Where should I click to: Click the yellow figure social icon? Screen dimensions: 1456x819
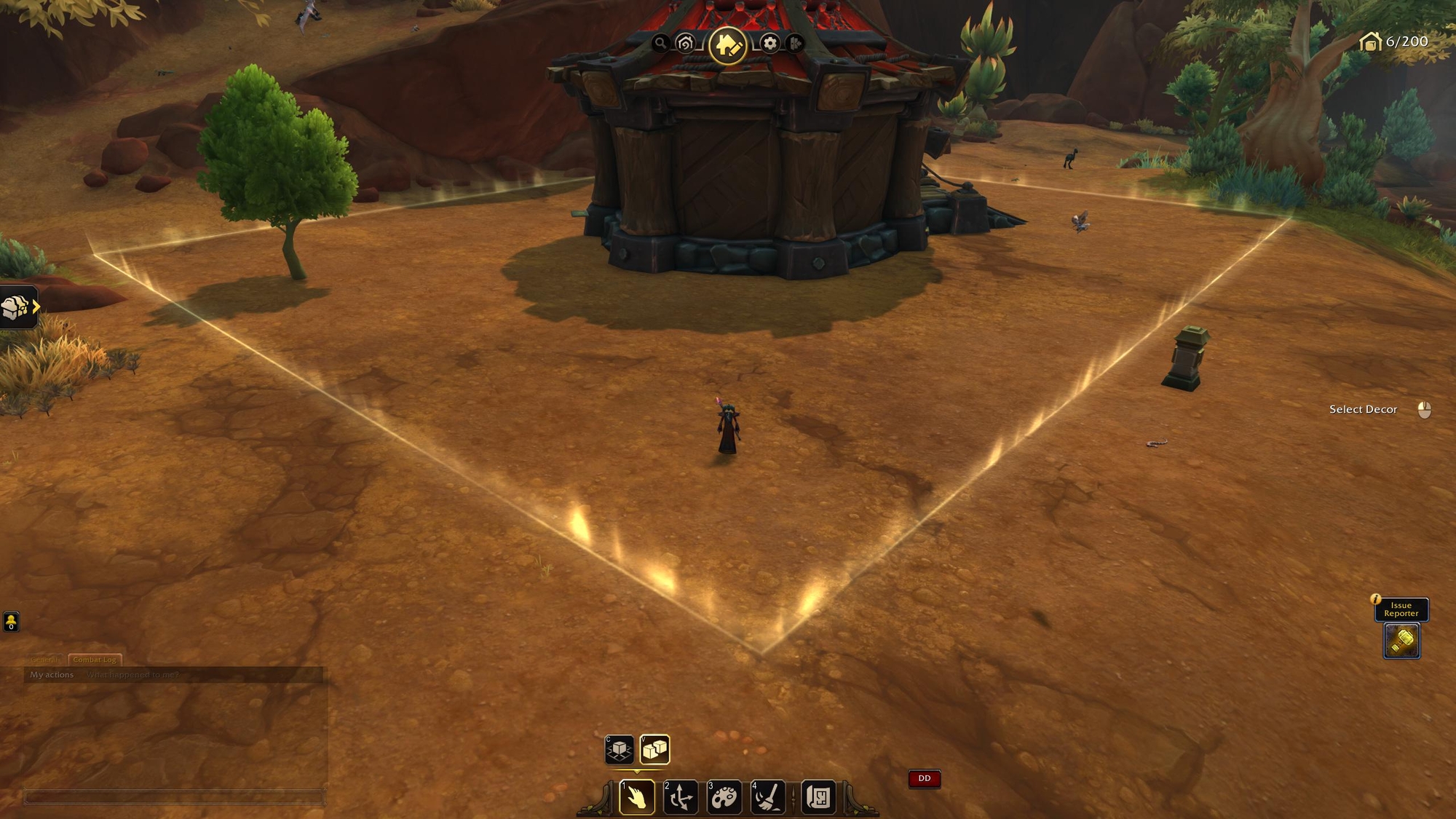pyautogui.click(x=12, y=622)
